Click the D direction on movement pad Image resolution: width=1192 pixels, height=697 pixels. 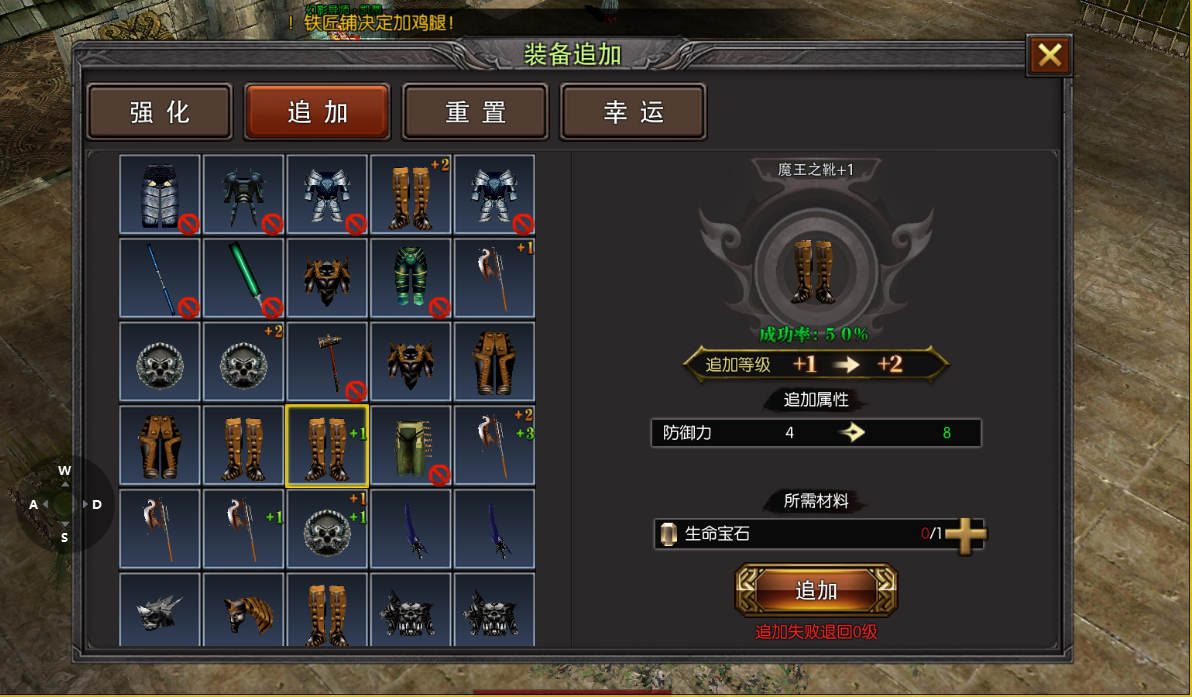click(x=97, y=505)
